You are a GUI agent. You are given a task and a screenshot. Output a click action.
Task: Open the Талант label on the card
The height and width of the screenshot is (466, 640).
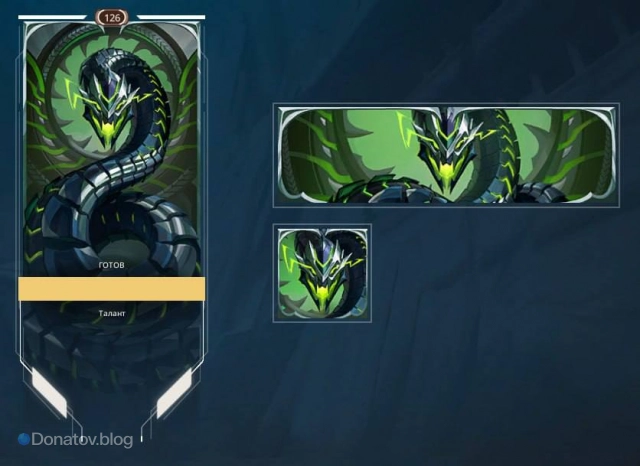click(112, 314)
